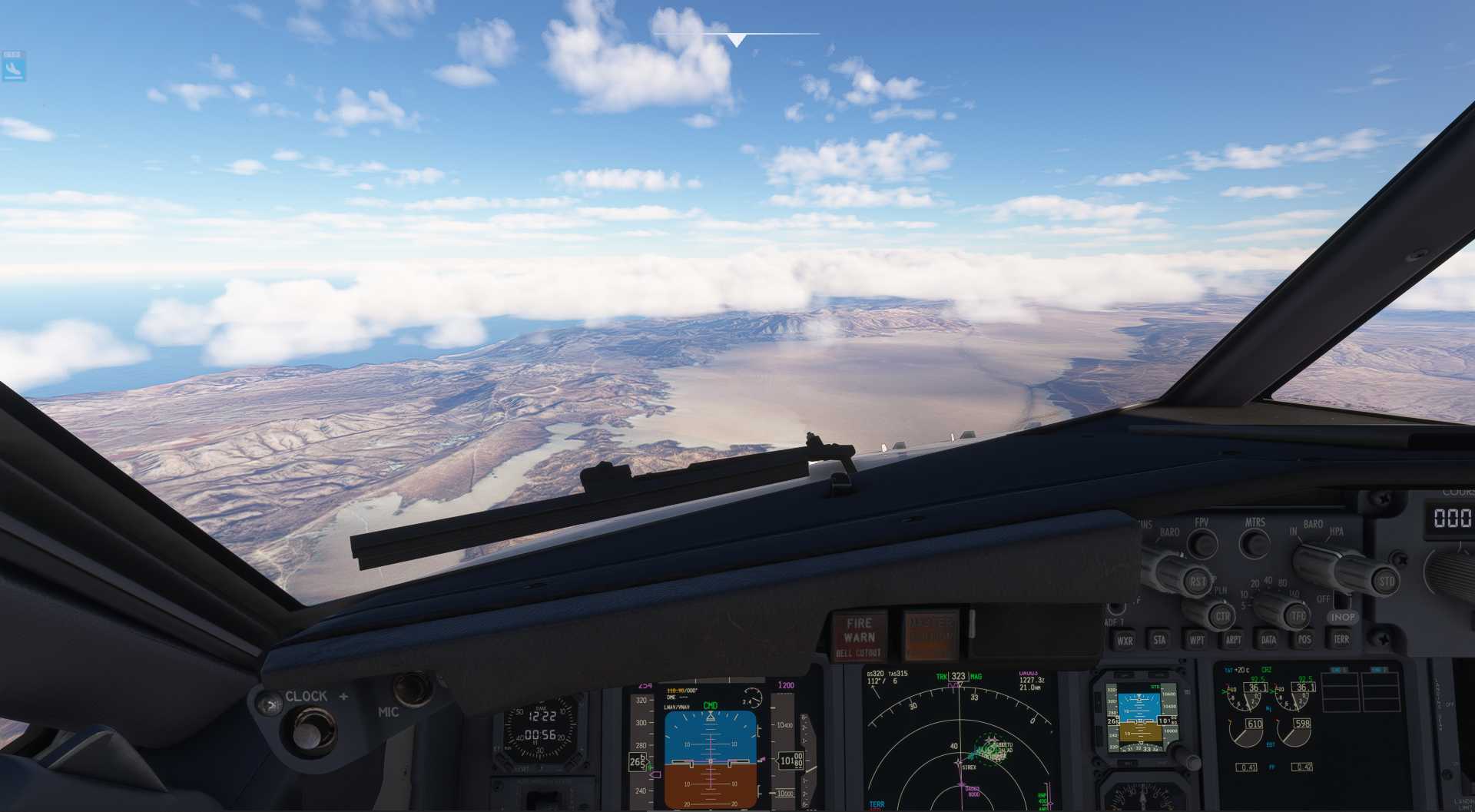Click the landing airplane icon overlay

(13, 68)
